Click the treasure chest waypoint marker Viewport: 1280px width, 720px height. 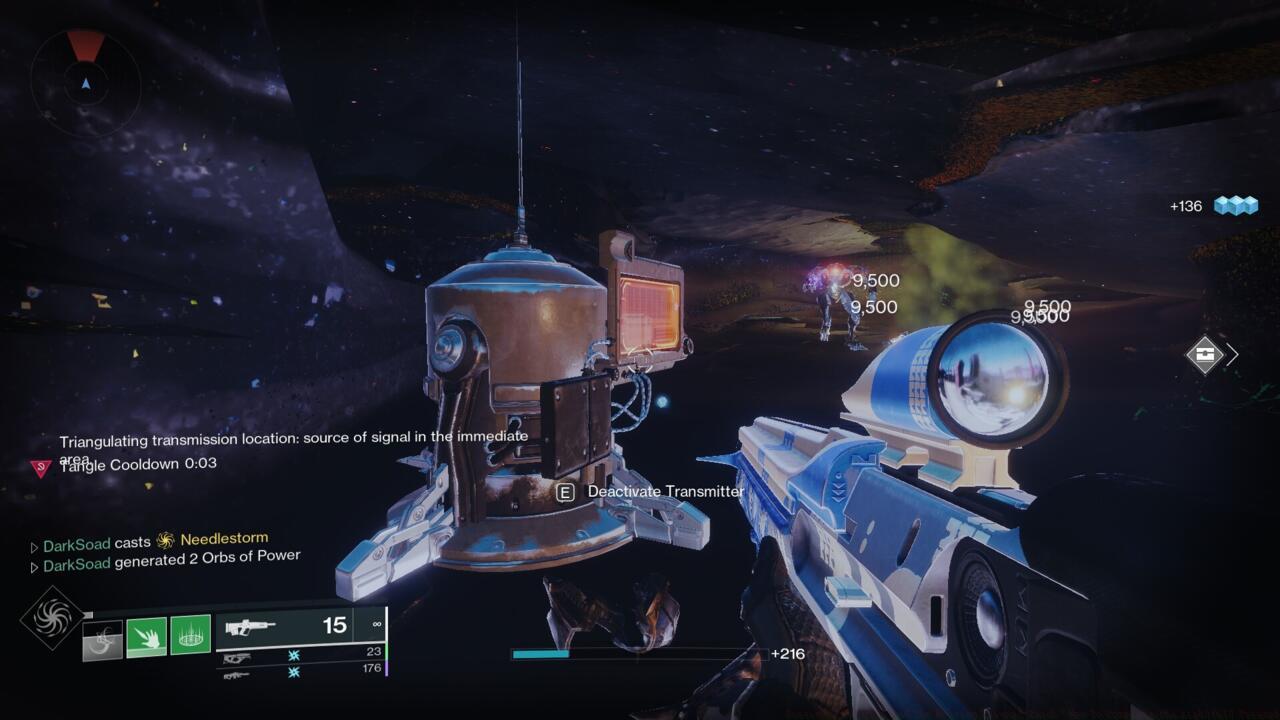pos(1204,354)
